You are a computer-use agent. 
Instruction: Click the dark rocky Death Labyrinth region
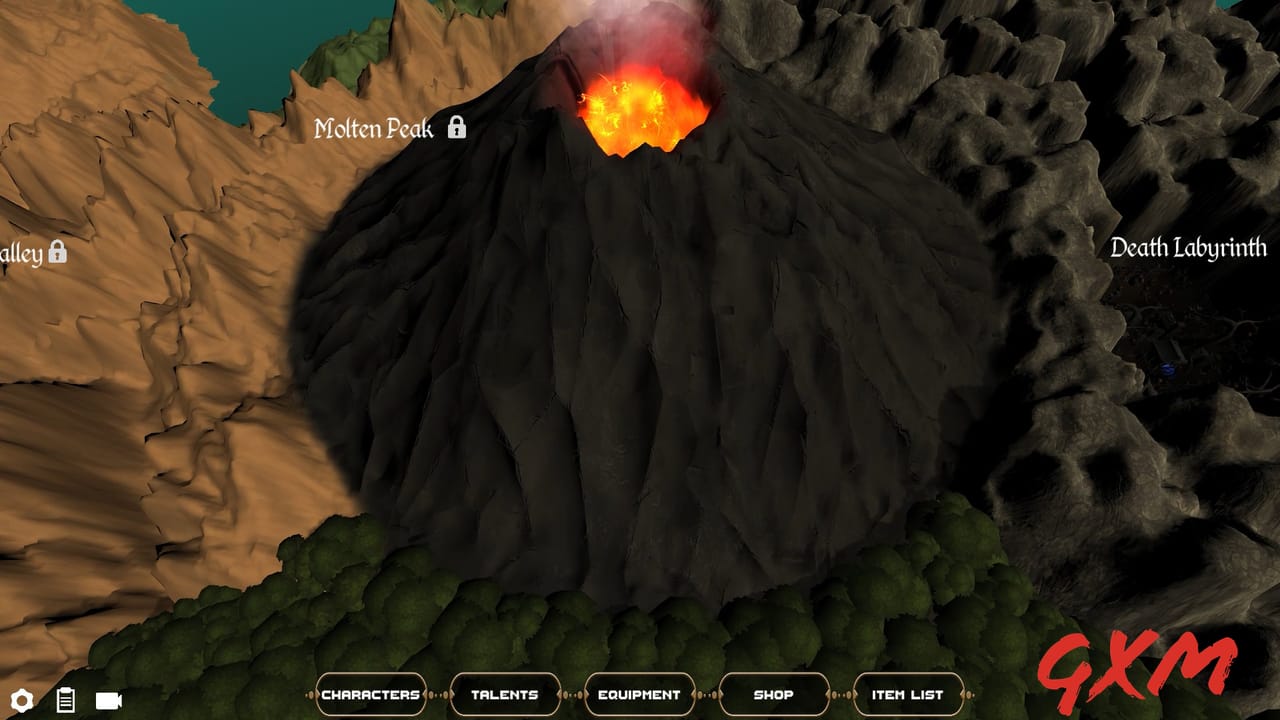pos(1100,420)
